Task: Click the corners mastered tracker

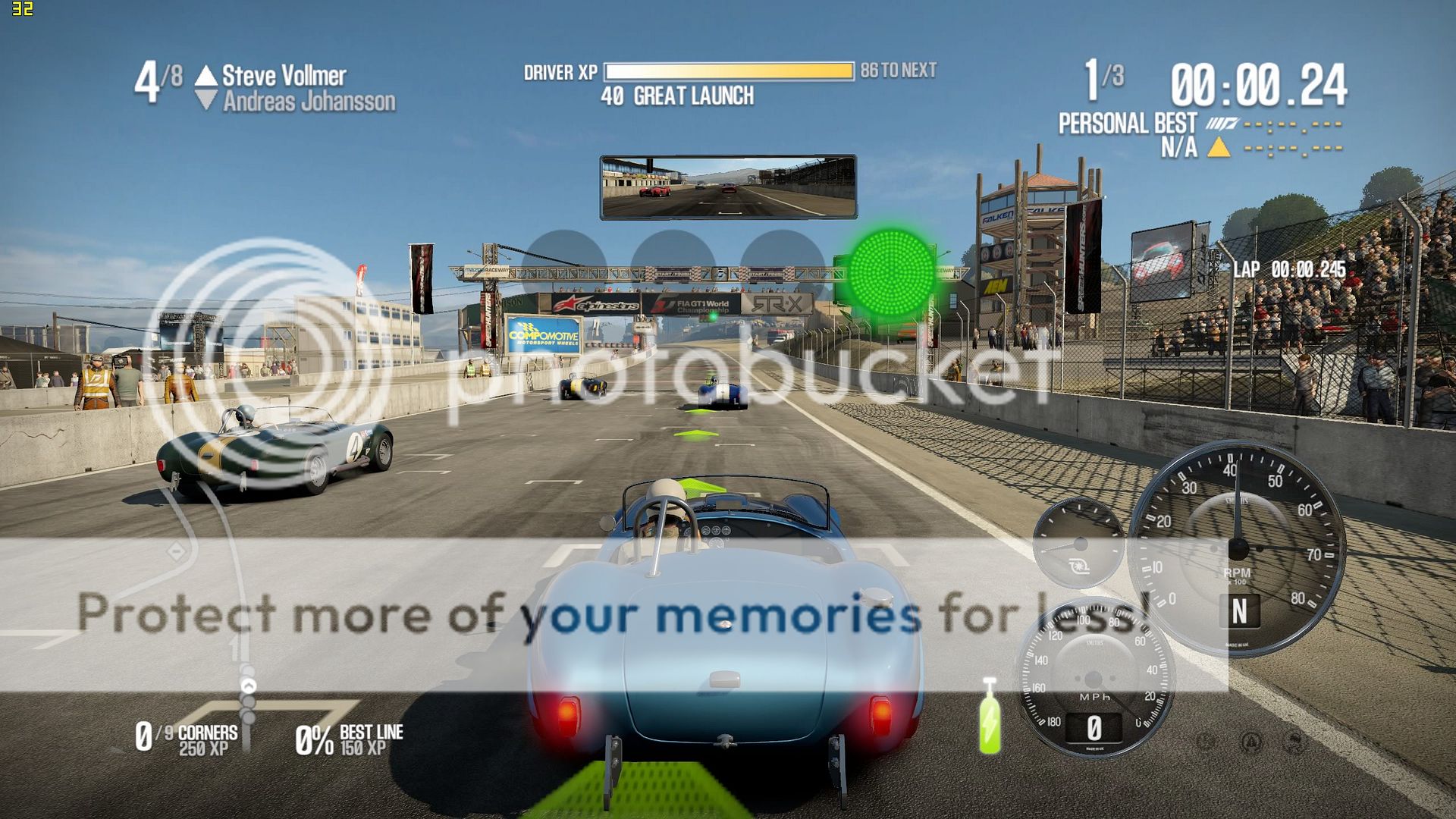Action: click(x=187, y=738)
